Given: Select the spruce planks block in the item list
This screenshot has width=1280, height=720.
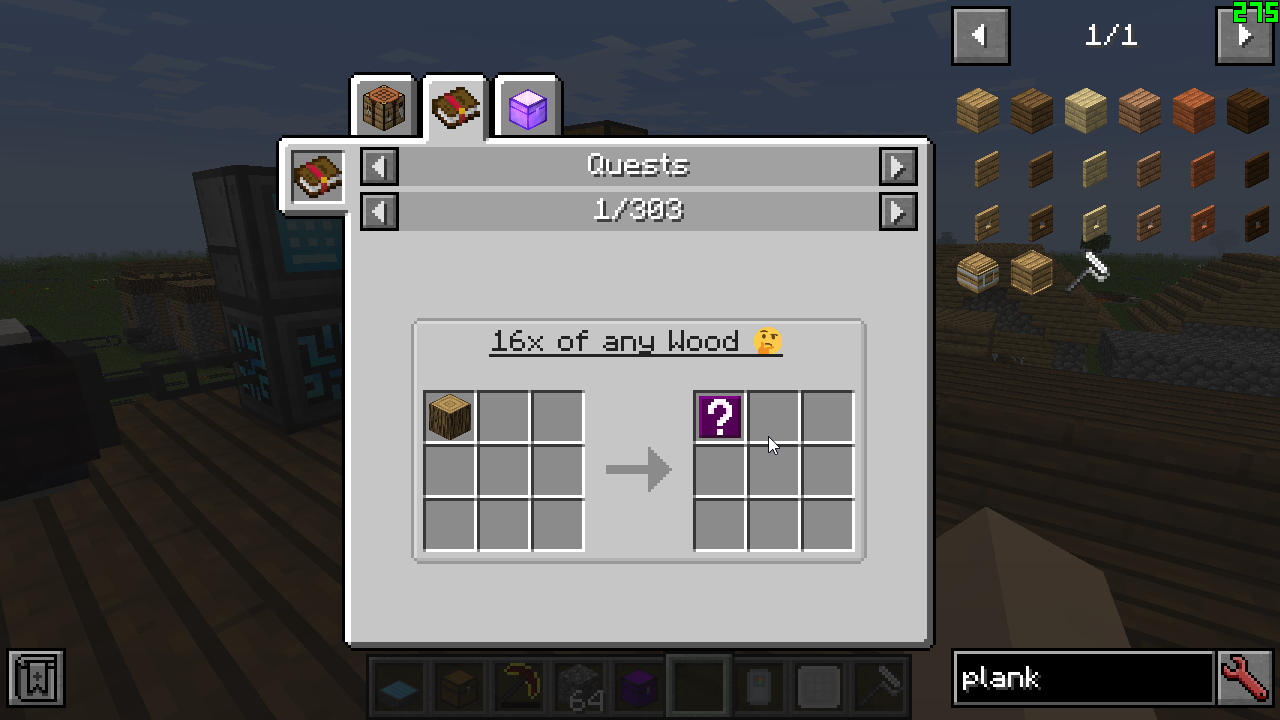Looking at the screenshot, I should click(x=1032, y=111).
